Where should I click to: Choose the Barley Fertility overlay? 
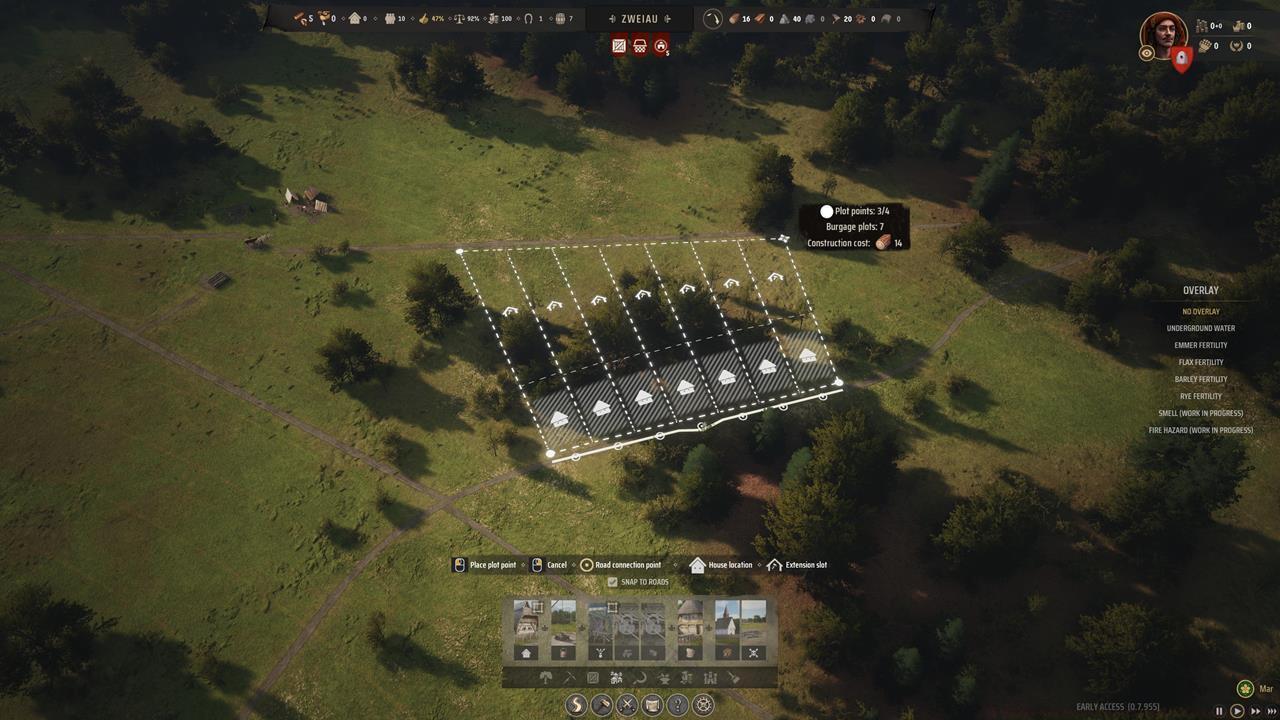[1200, 379]
